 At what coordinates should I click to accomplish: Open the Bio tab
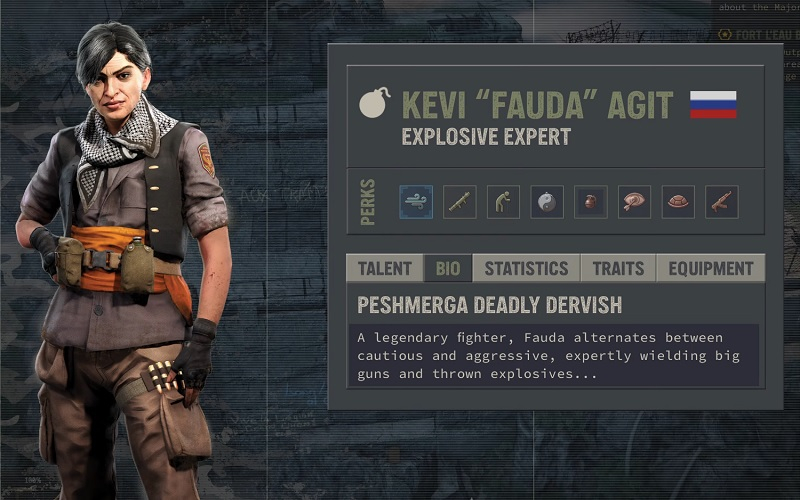pyautogui.click(x=447, y=268)
